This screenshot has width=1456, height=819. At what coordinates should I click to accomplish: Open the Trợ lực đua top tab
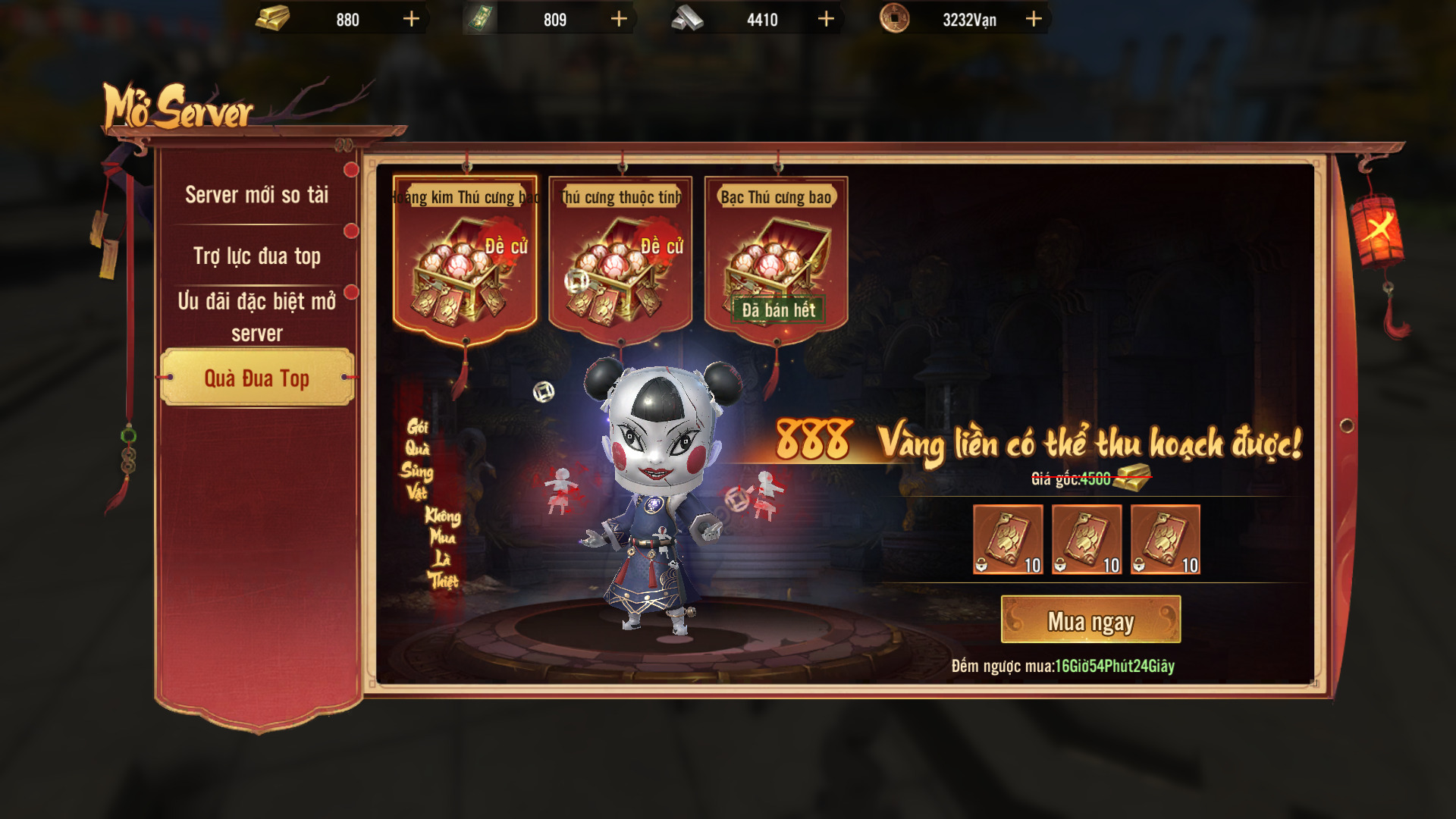[x=256, y=256]
